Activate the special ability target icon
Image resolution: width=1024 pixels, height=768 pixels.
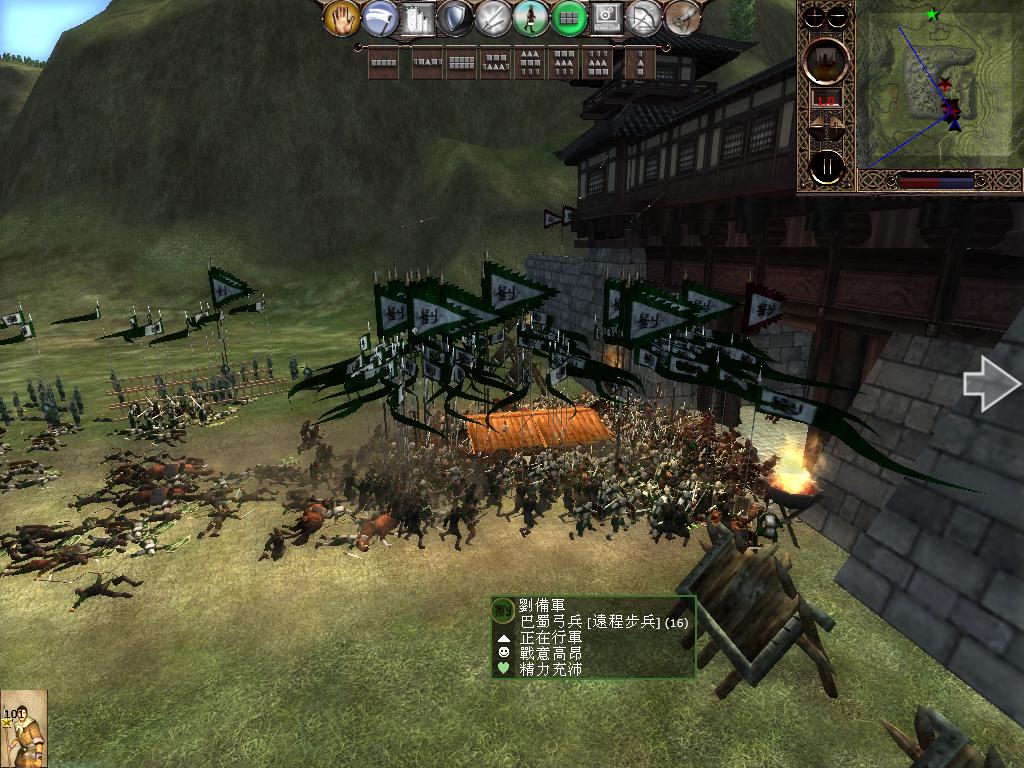[x=606, y=17]
